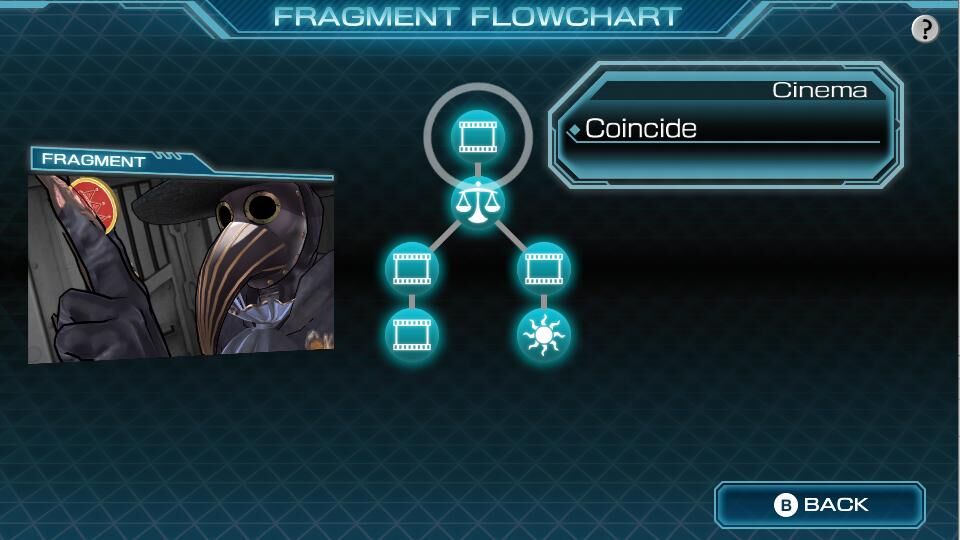960x540 pixels.
Task: Choose the sun icon flowchart node
Action: [543, 335]
